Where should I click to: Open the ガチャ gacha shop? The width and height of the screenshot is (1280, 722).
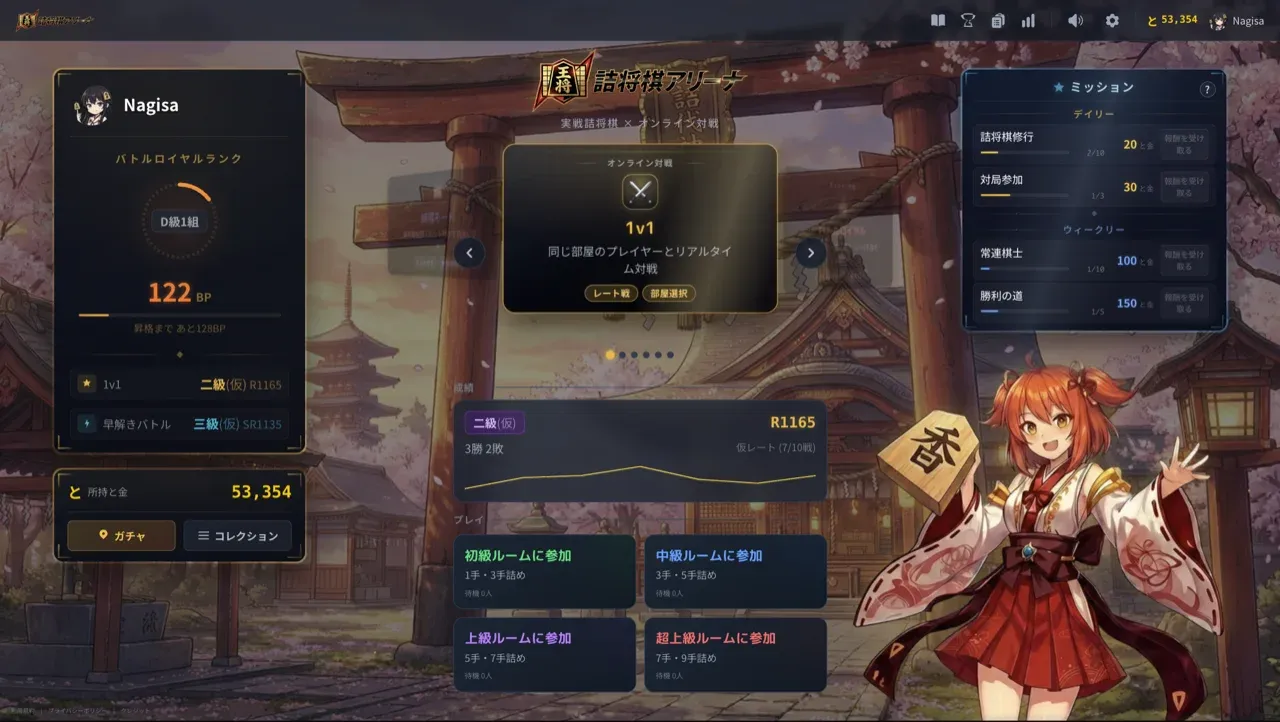click(121, 536)
